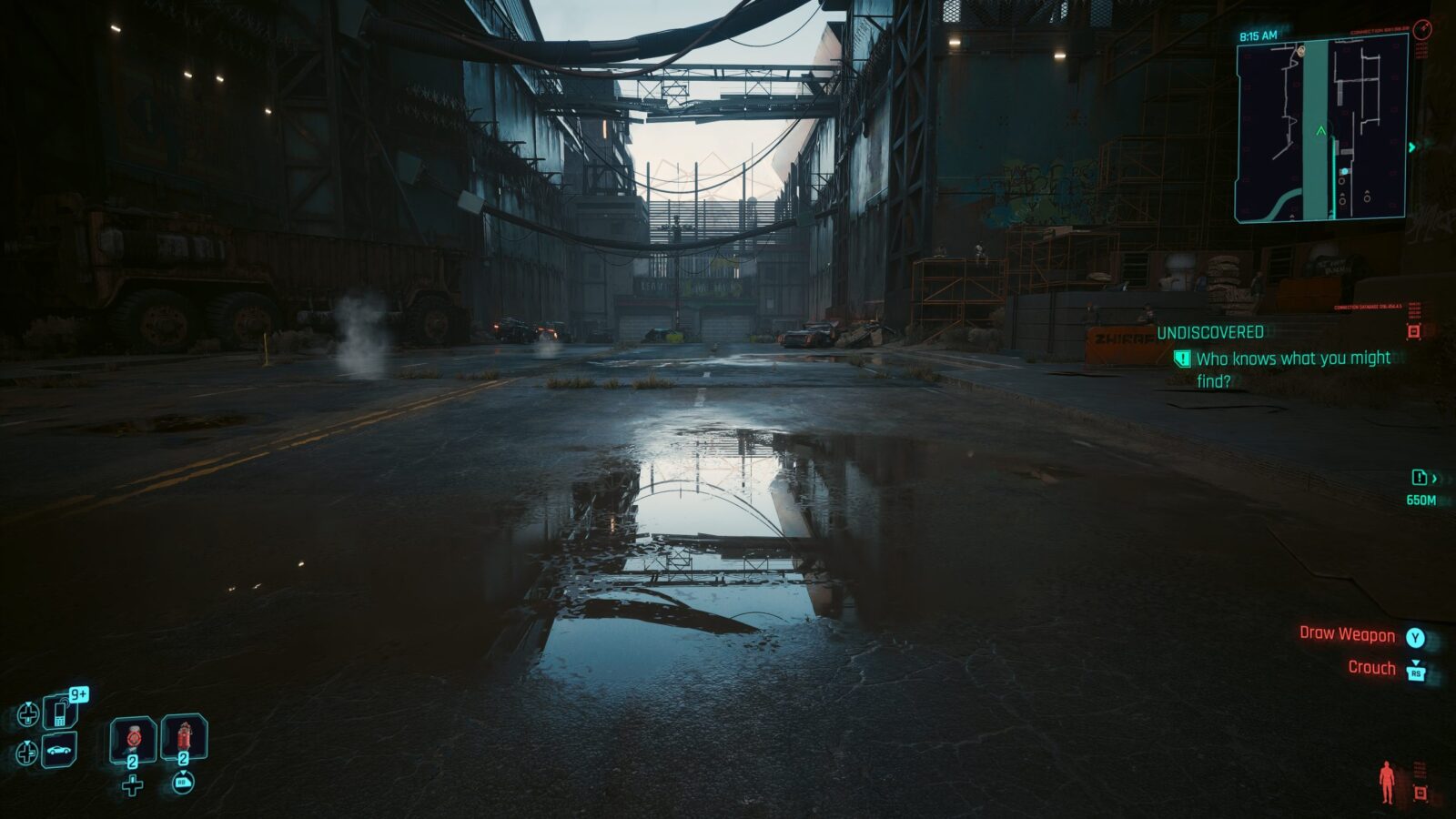Image resolution: width=1456 pixels, height=819 pixels.
Task: Select the summon vehicle icon
Action: pos(57,752)
